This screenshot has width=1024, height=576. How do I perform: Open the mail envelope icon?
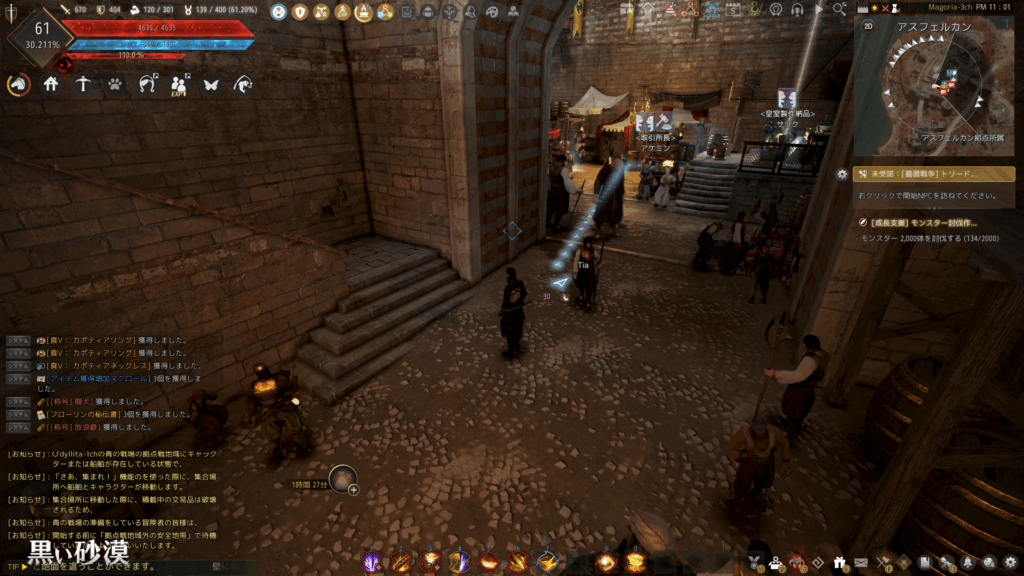pyautogui.click(x=861, y=563)
